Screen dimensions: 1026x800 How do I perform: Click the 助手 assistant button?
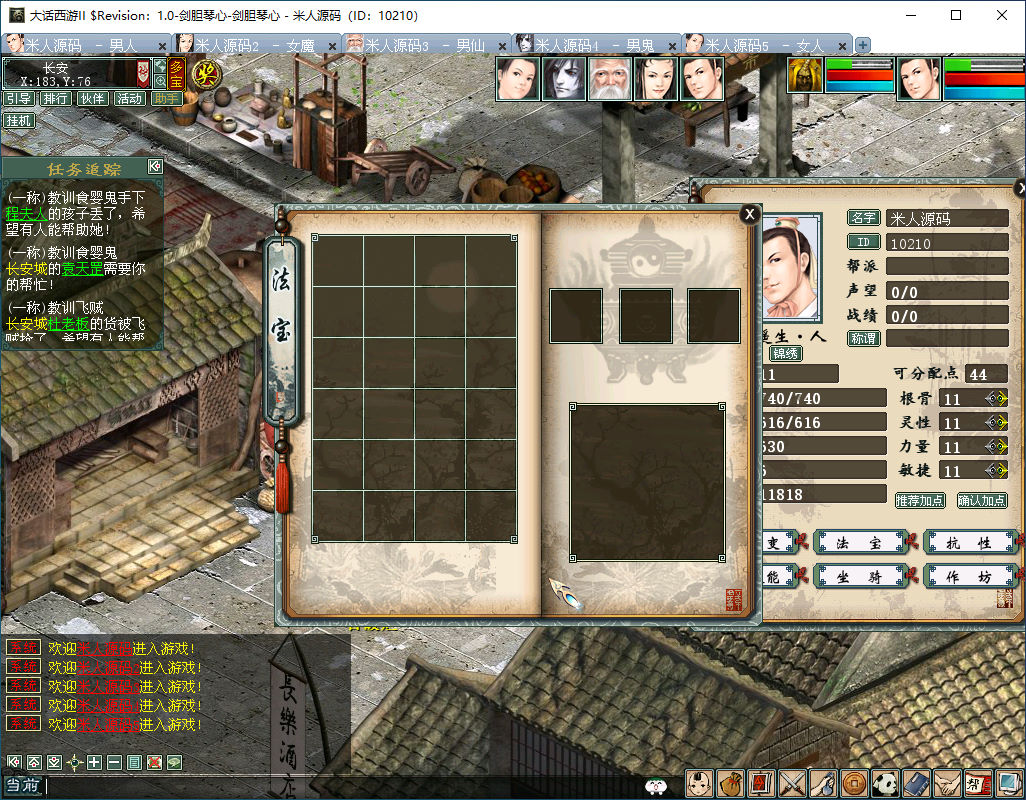(166, 98)
